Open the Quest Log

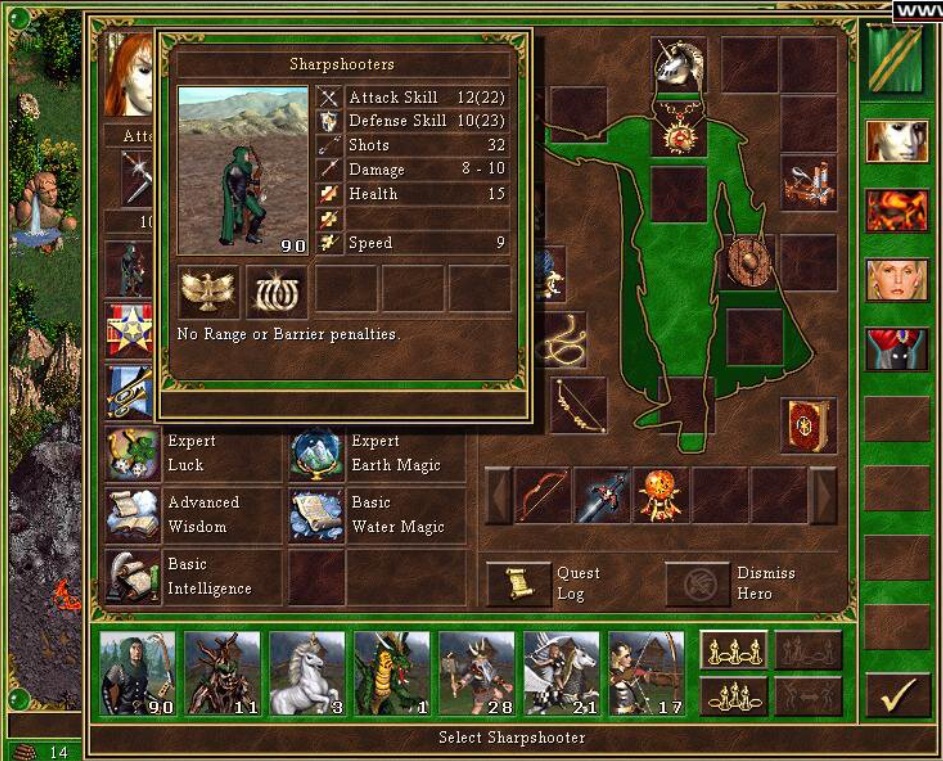click(519, 584)
